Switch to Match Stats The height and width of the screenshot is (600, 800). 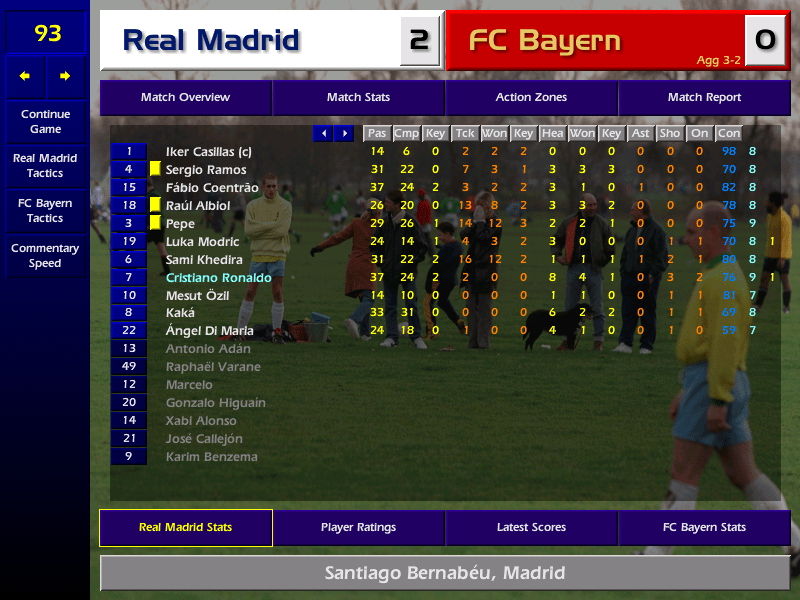coord(358,98)
